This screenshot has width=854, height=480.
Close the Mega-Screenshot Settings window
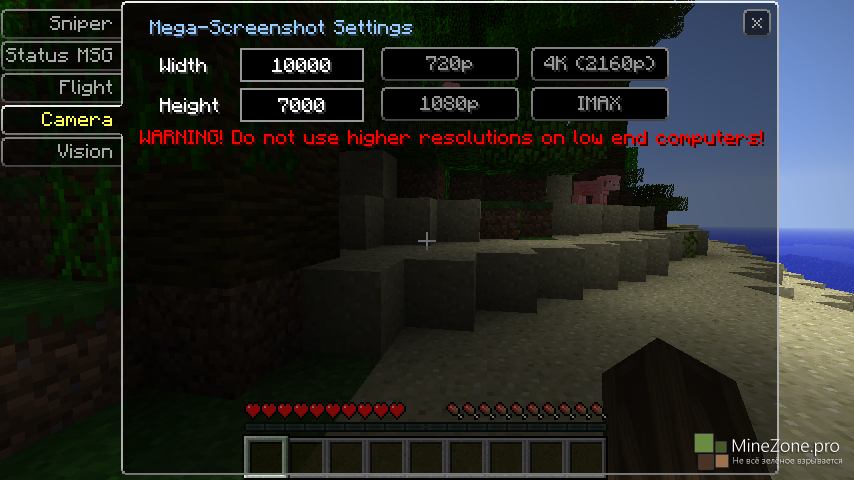coord(757,23)
